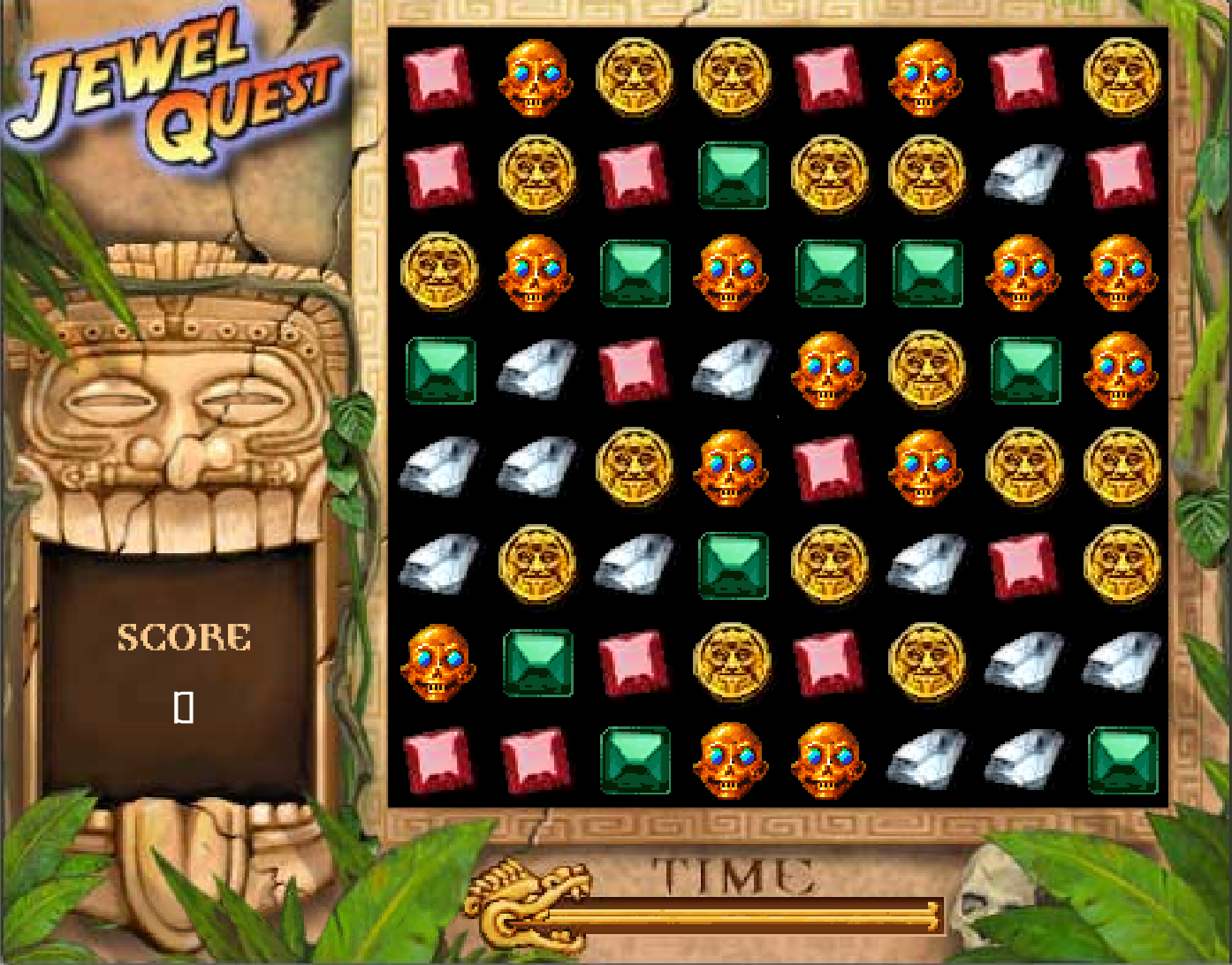
Task: Select the only skull in the seventh row
Action: (x=438, y=661)
